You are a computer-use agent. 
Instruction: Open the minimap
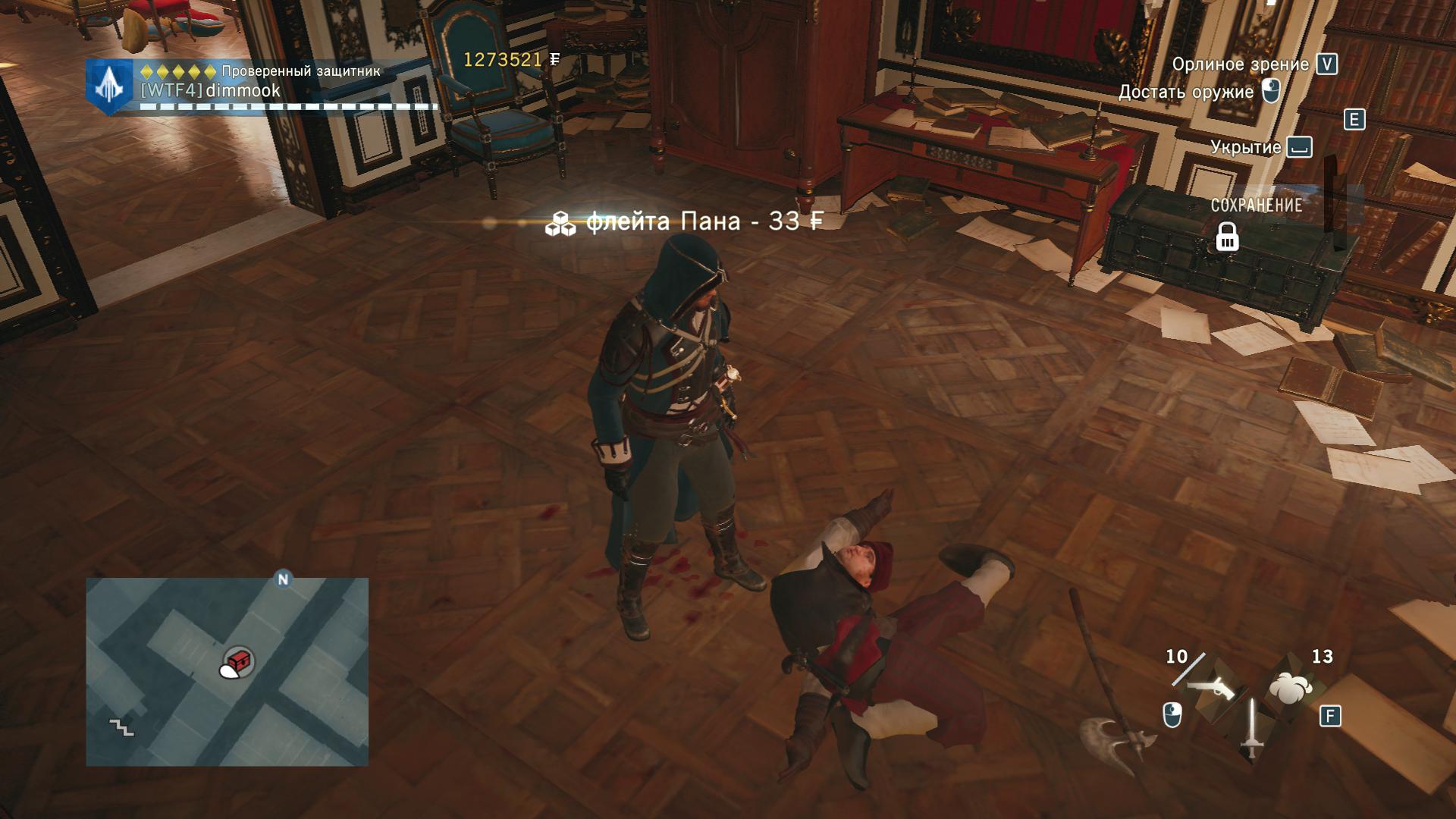tap(227, 671)
